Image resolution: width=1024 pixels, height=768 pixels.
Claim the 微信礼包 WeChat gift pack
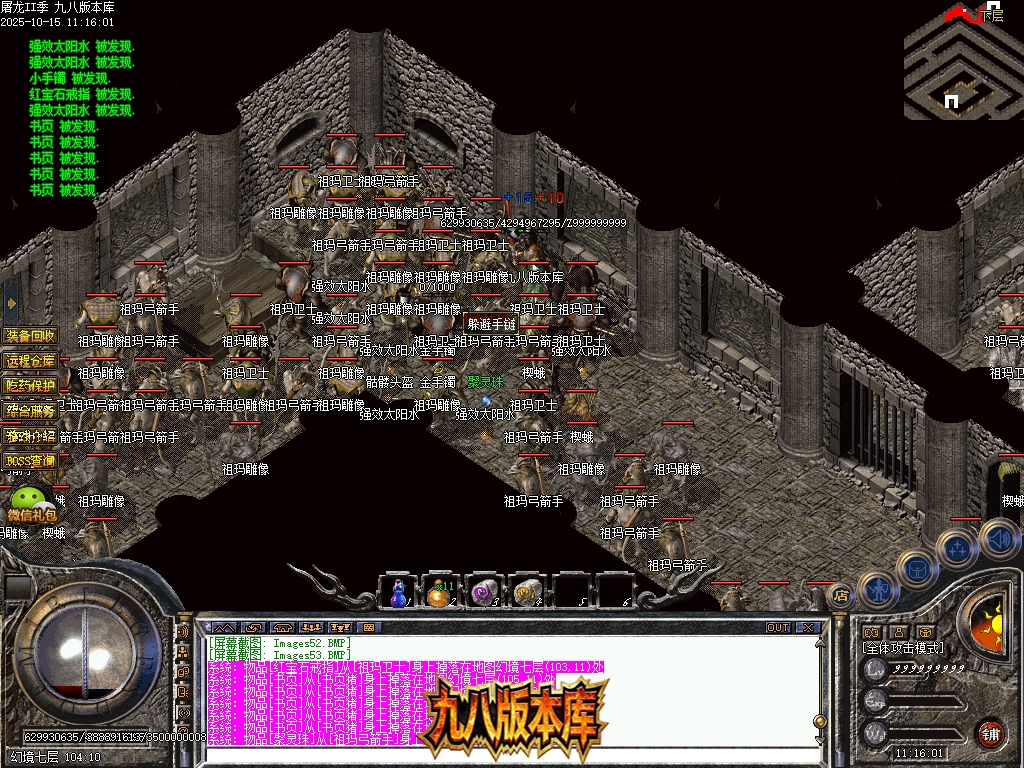pos(31,503)
